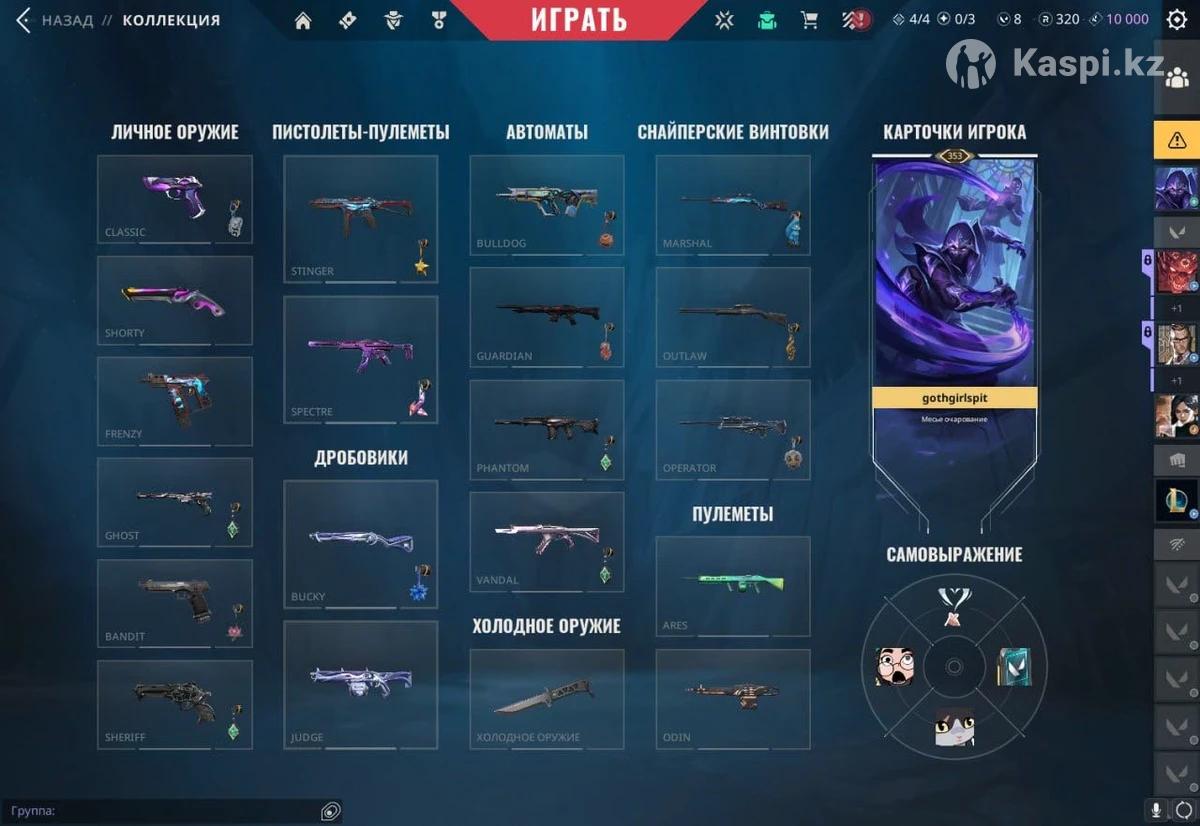Select the Ares machine gun slot
The height and width of the screenshot is (826, 1200).
[x=732, y=586]
